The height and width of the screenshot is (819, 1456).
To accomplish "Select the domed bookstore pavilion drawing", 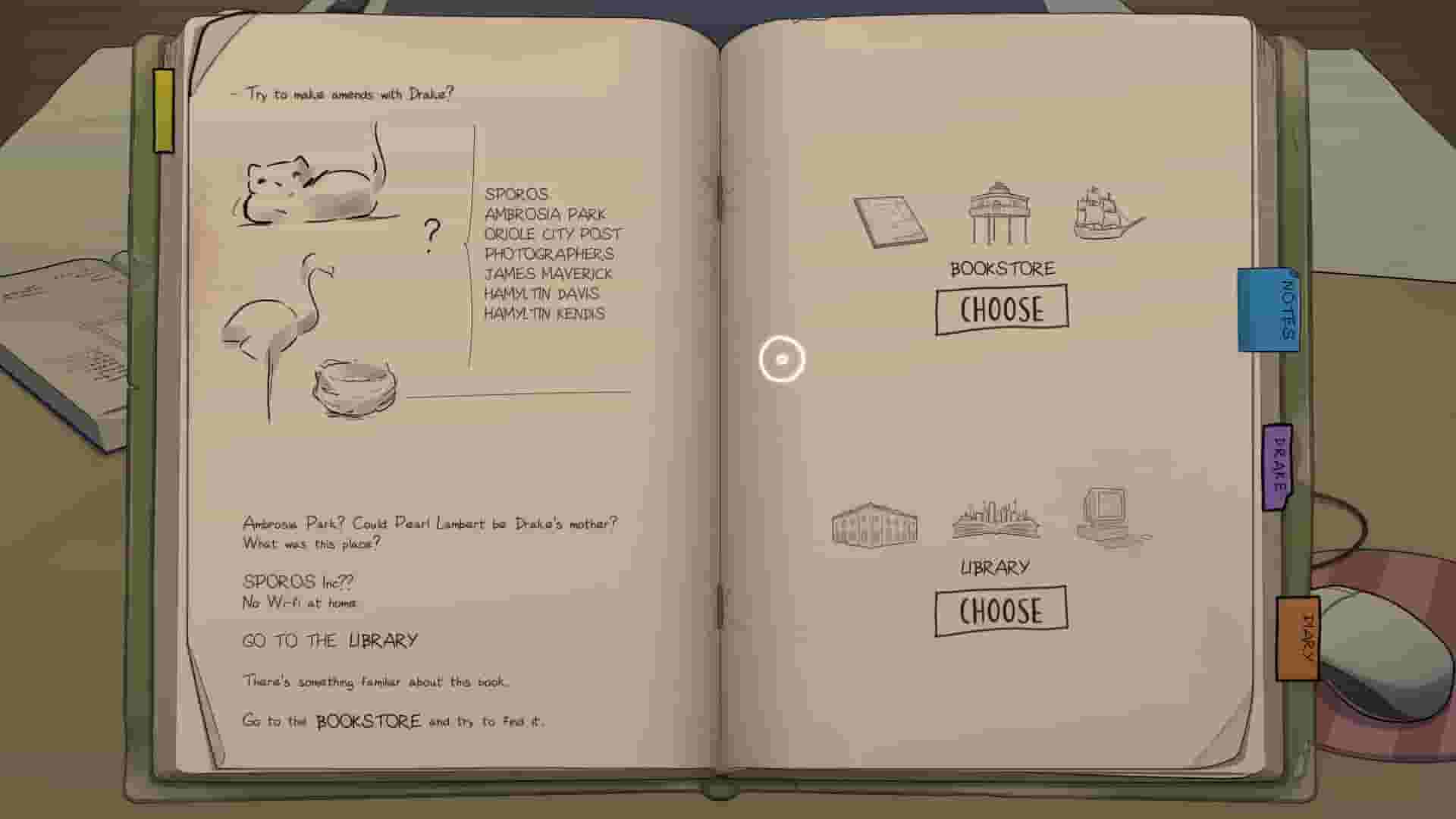I will (x=999, y=216).
